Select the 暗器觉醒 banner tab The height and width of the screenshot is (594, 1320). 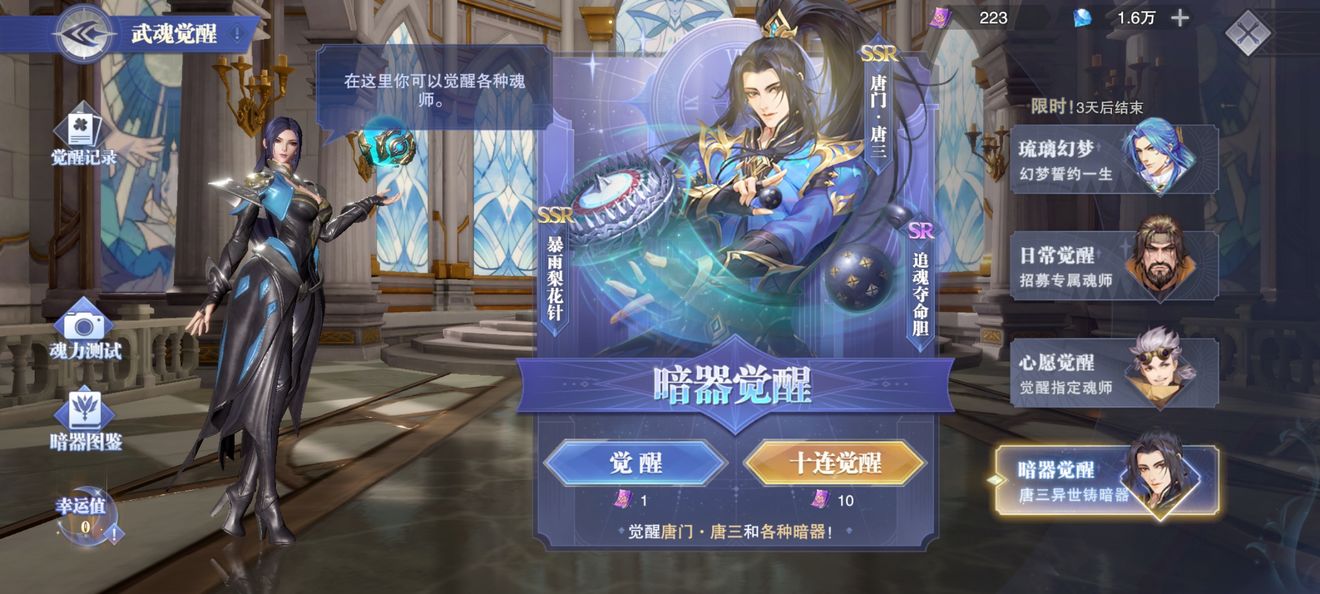pos(1108,481)
